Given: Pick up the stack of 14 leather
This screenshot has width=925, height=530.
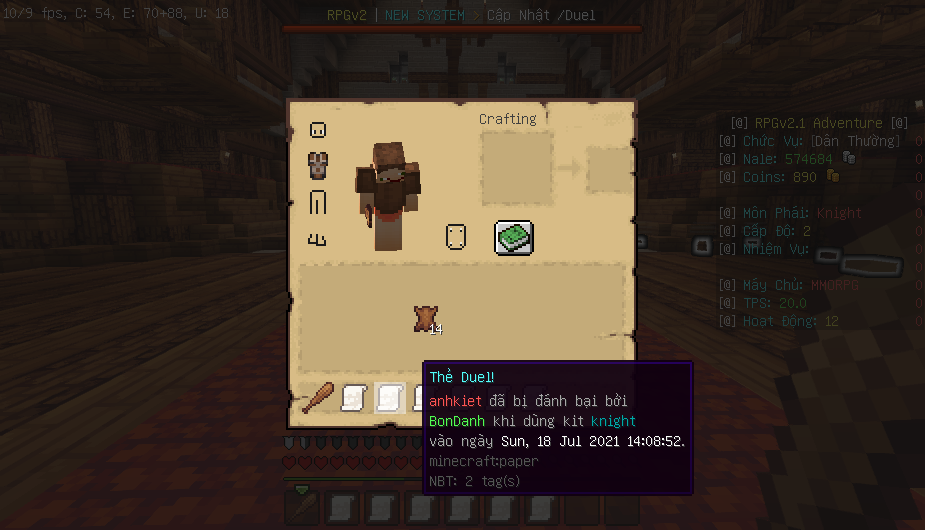Looking at the screenshot, I should pos(425,319).
